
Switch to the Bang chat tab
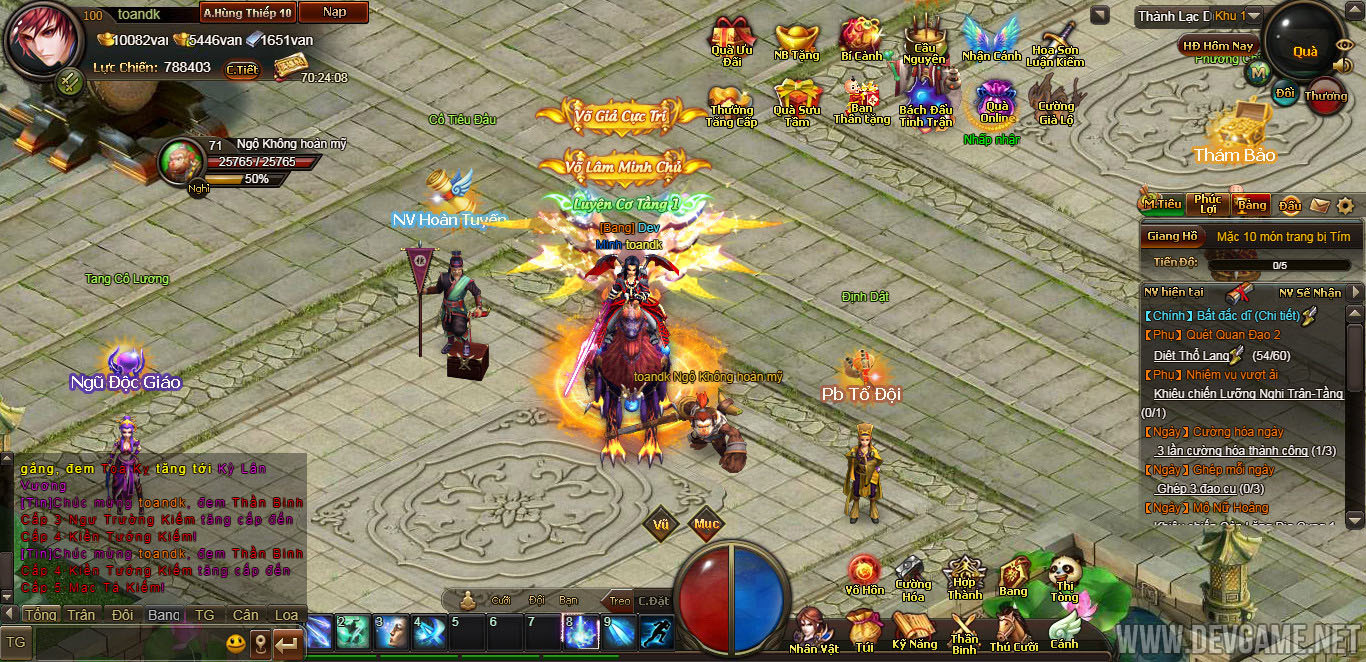tap(164, 614)
